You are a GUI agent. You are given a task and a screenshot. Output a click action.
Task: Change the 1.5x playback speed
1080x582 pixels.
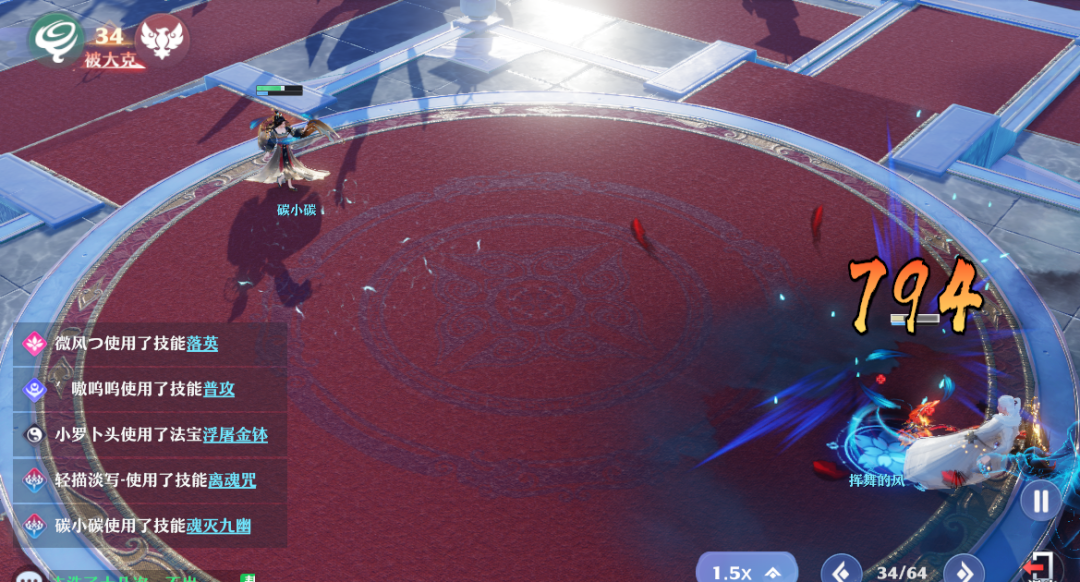(x=746, y=571)
